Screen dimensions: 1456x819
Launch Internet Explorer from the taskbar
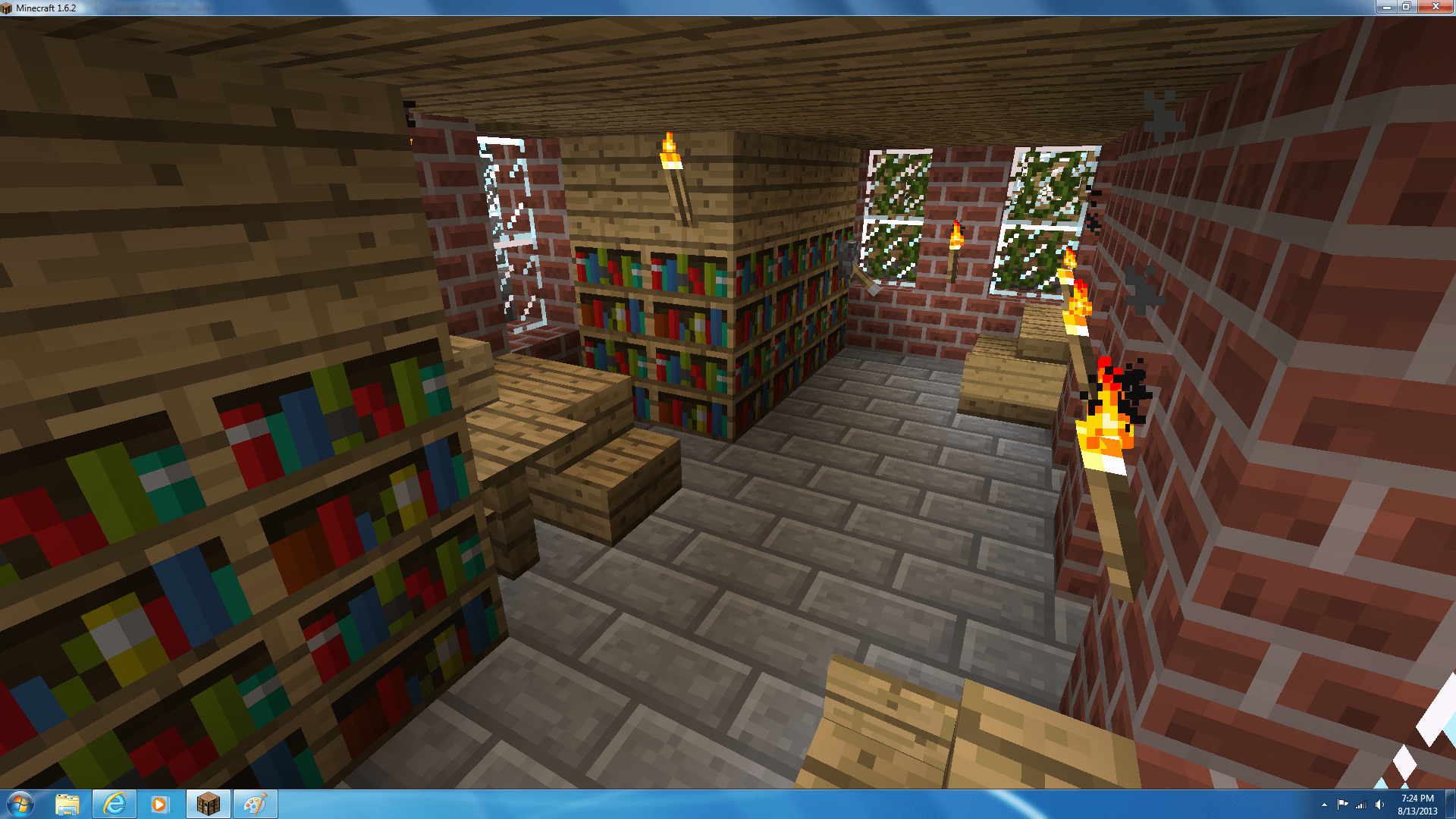point(115,803)
